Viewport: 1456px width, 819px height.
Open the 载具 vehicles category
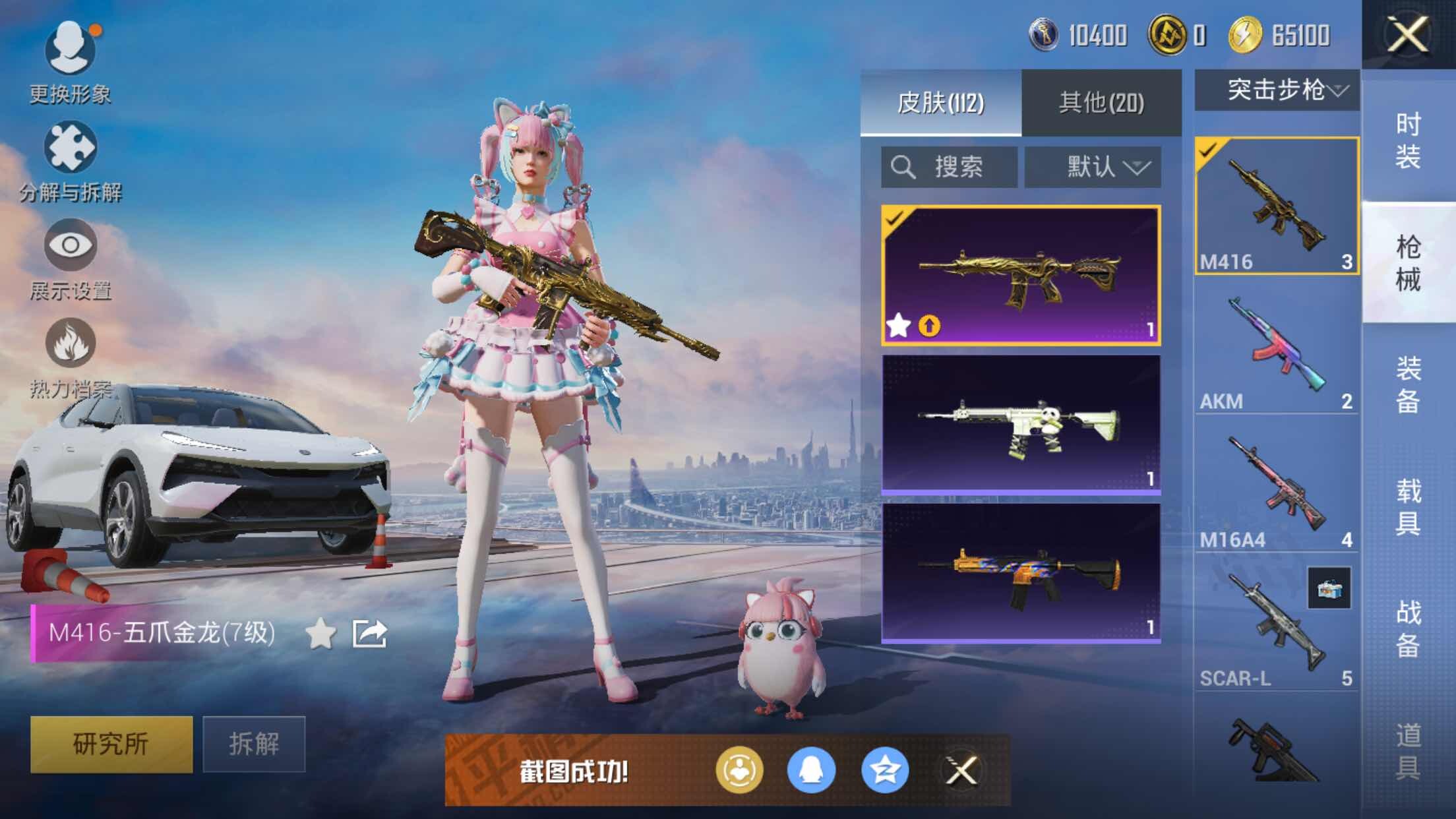(x=1408, y=506)
